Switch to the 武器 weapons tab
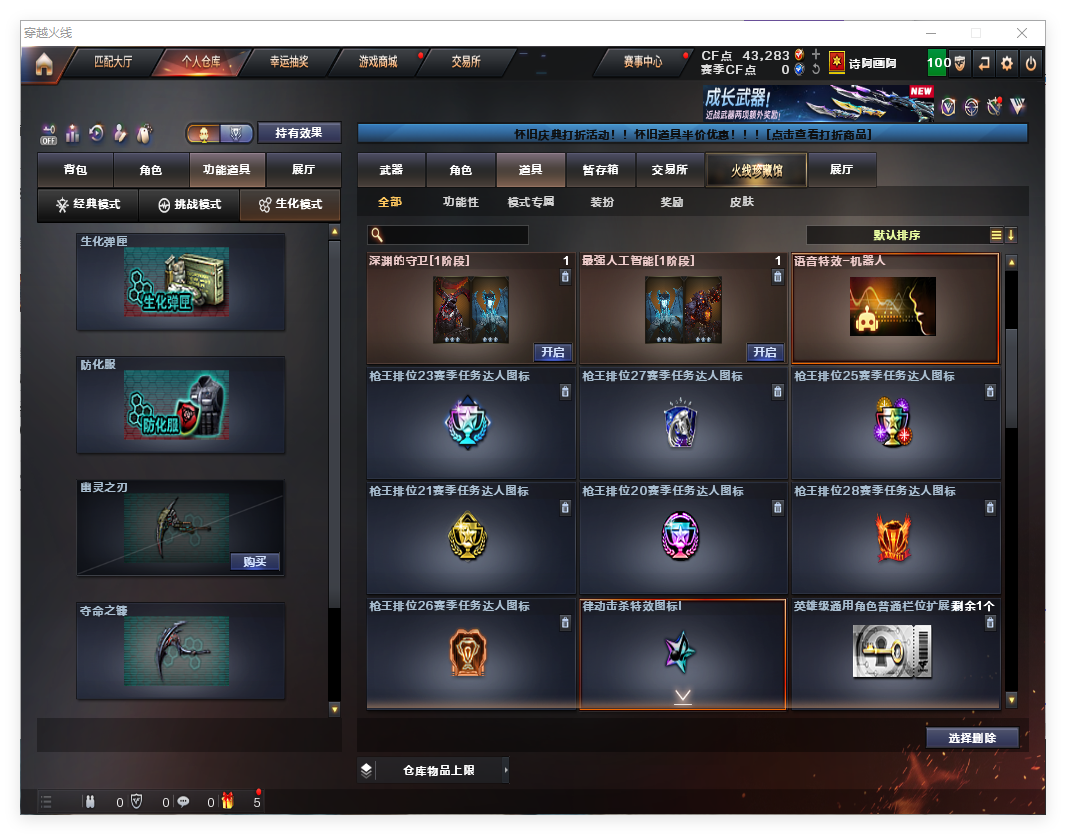Viewport: 1066px width, 835px height. pyautogui.click(x=391, y=170)
